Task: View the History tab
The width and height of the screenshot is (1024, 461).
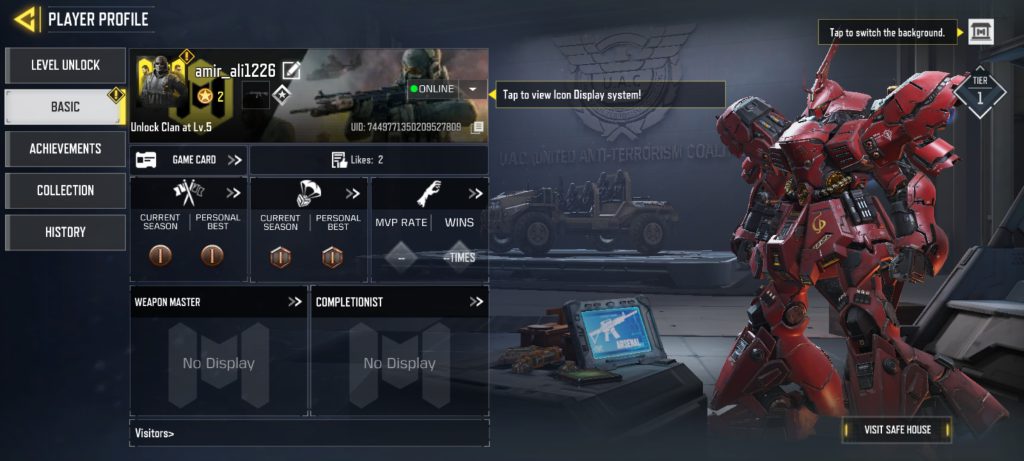Action: [65, 232]
